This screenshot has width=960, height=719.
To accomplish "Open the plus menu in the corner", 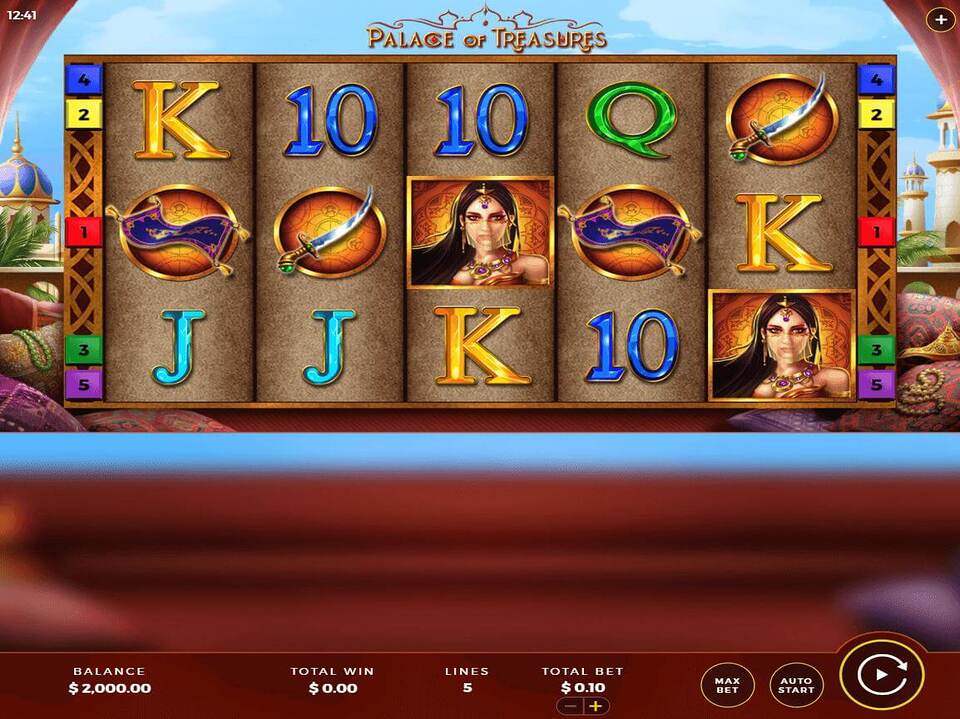I will tap(940, 19).
